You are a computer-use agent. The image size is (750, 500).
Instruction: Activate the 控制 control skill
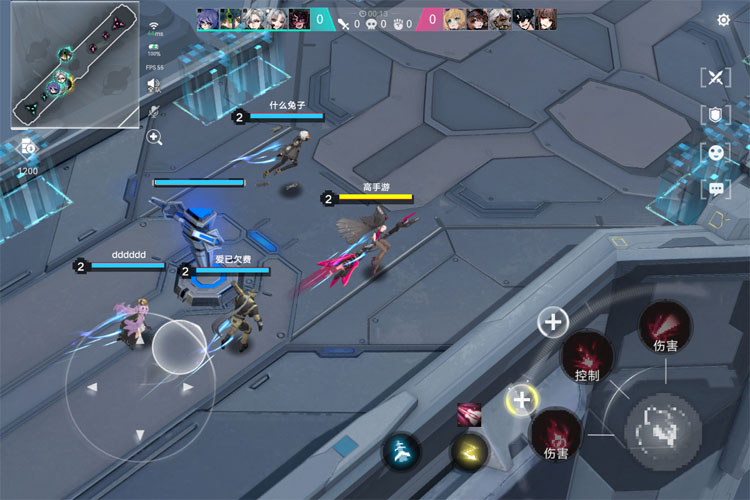(587, 356)
